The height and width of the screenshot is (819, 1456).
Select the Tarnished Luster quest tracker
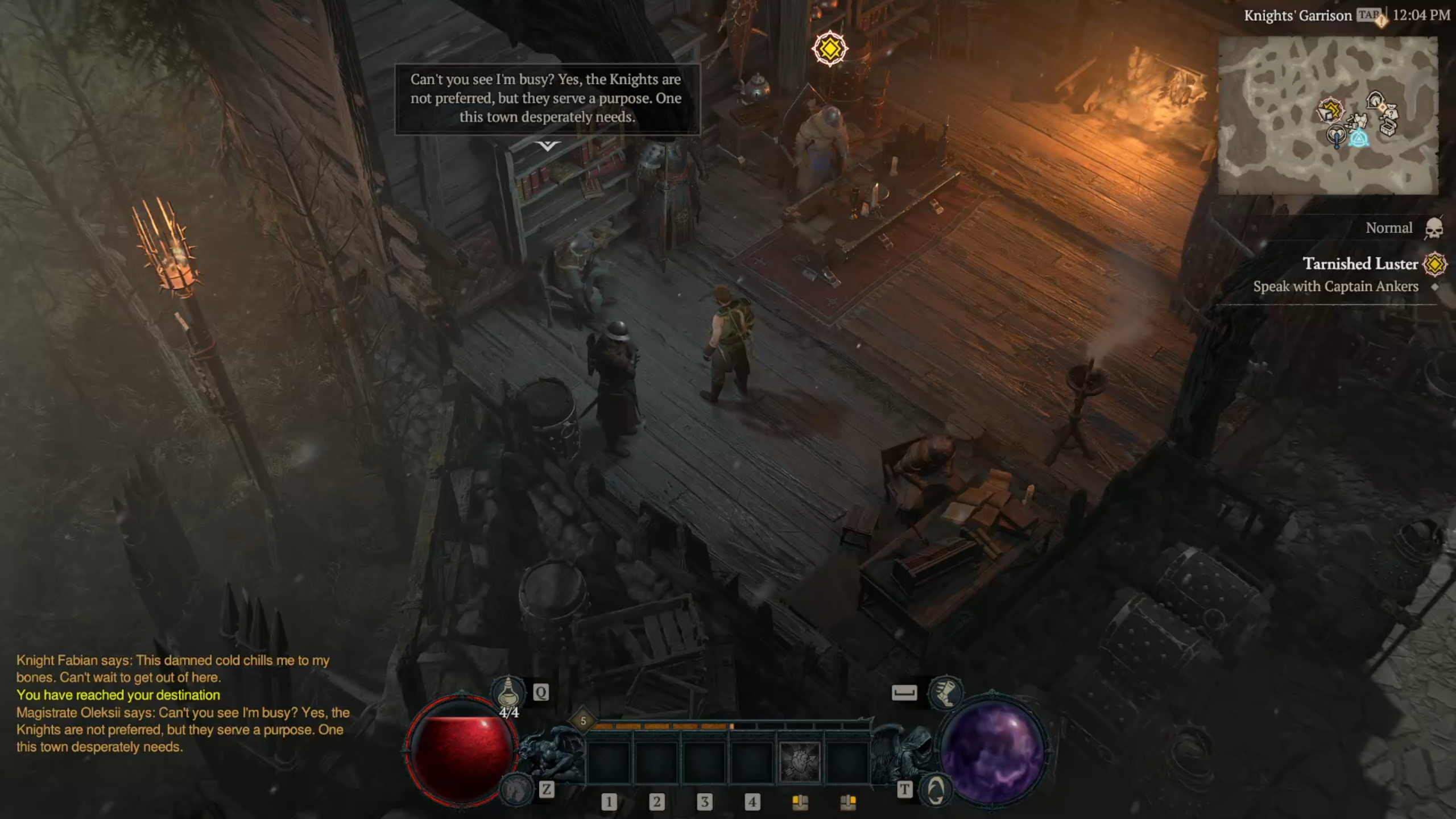pos(1359,264)
